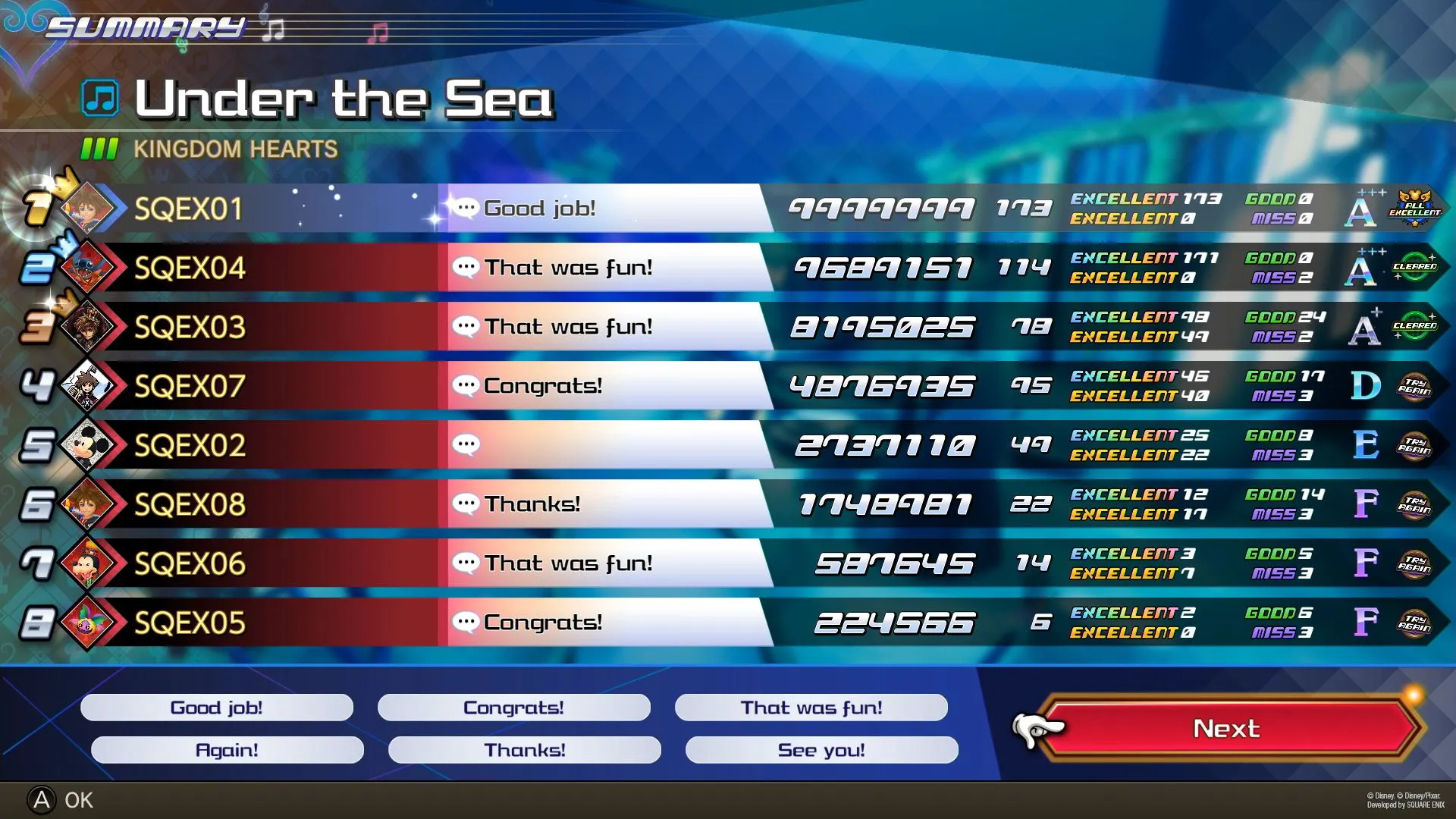Pick the 'Thanks!' message button
This screenshot has height=819, width=1456.
[524, 750]
